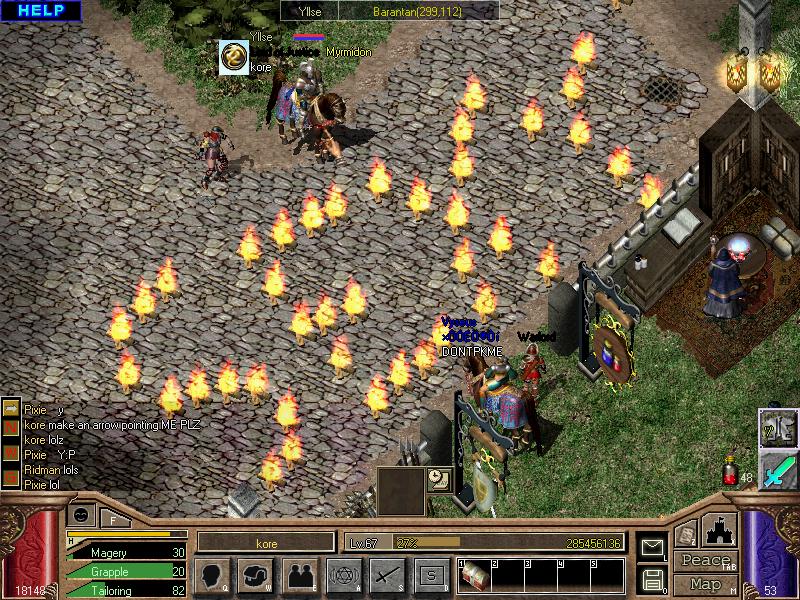Open the hexagram magic icon
Viewport: 800px width, 600px height.
[343, 575]
